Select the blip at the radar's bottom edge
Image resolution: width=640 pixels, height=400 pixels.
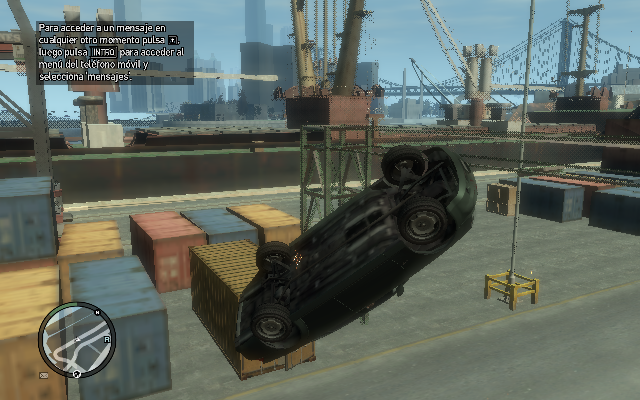pos(76,372)
